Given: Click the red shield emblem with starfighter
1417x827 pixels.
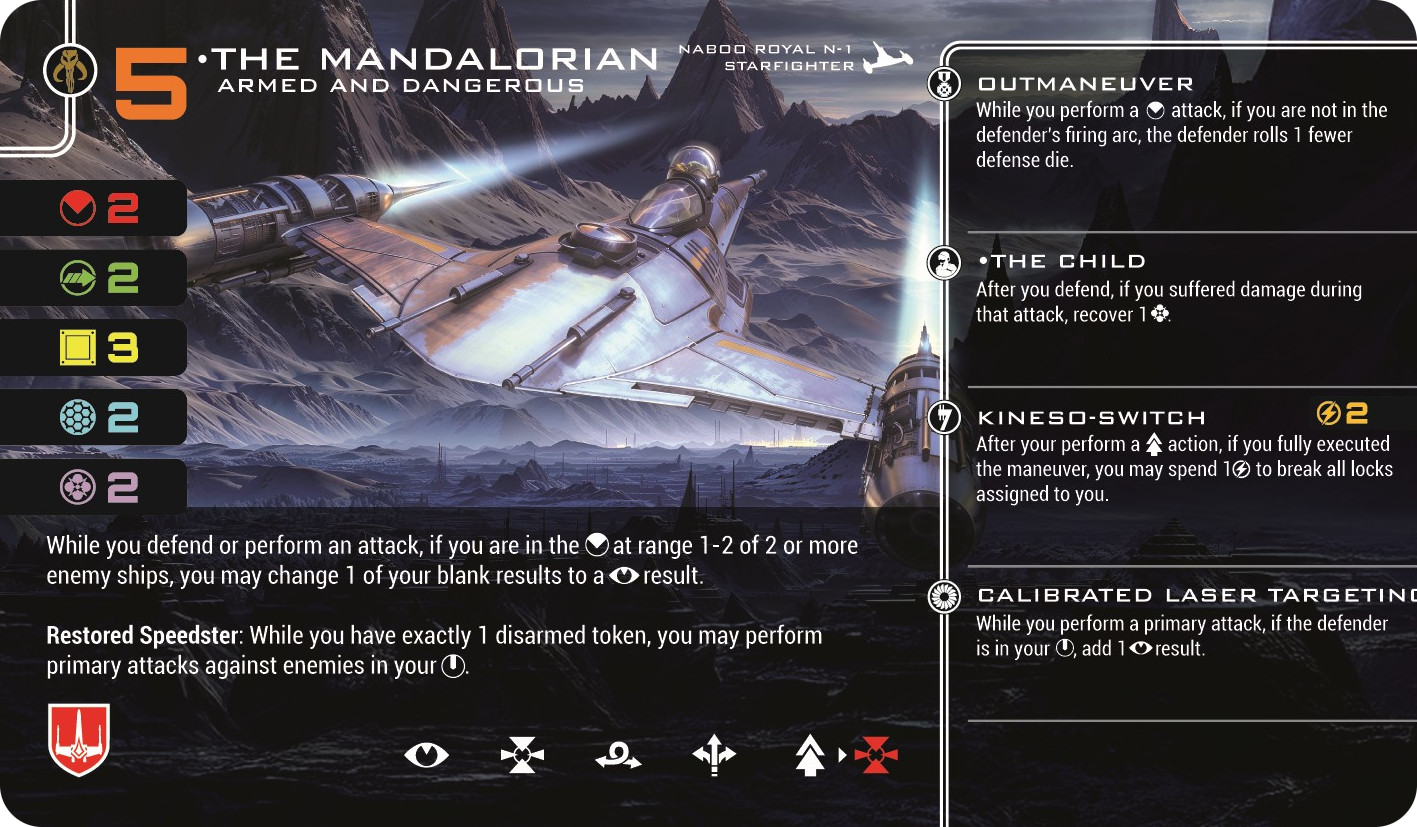Looking at the screenshot, I should [x=78, y=739].
